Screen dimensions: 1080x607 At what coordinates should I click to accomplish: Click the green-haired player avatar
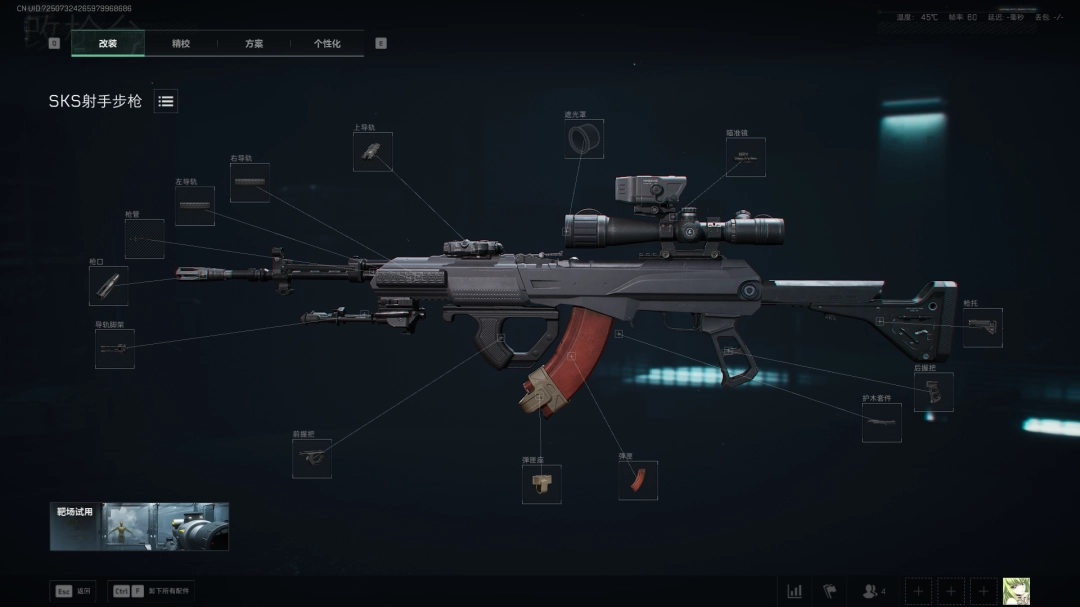pos(1016,591)
